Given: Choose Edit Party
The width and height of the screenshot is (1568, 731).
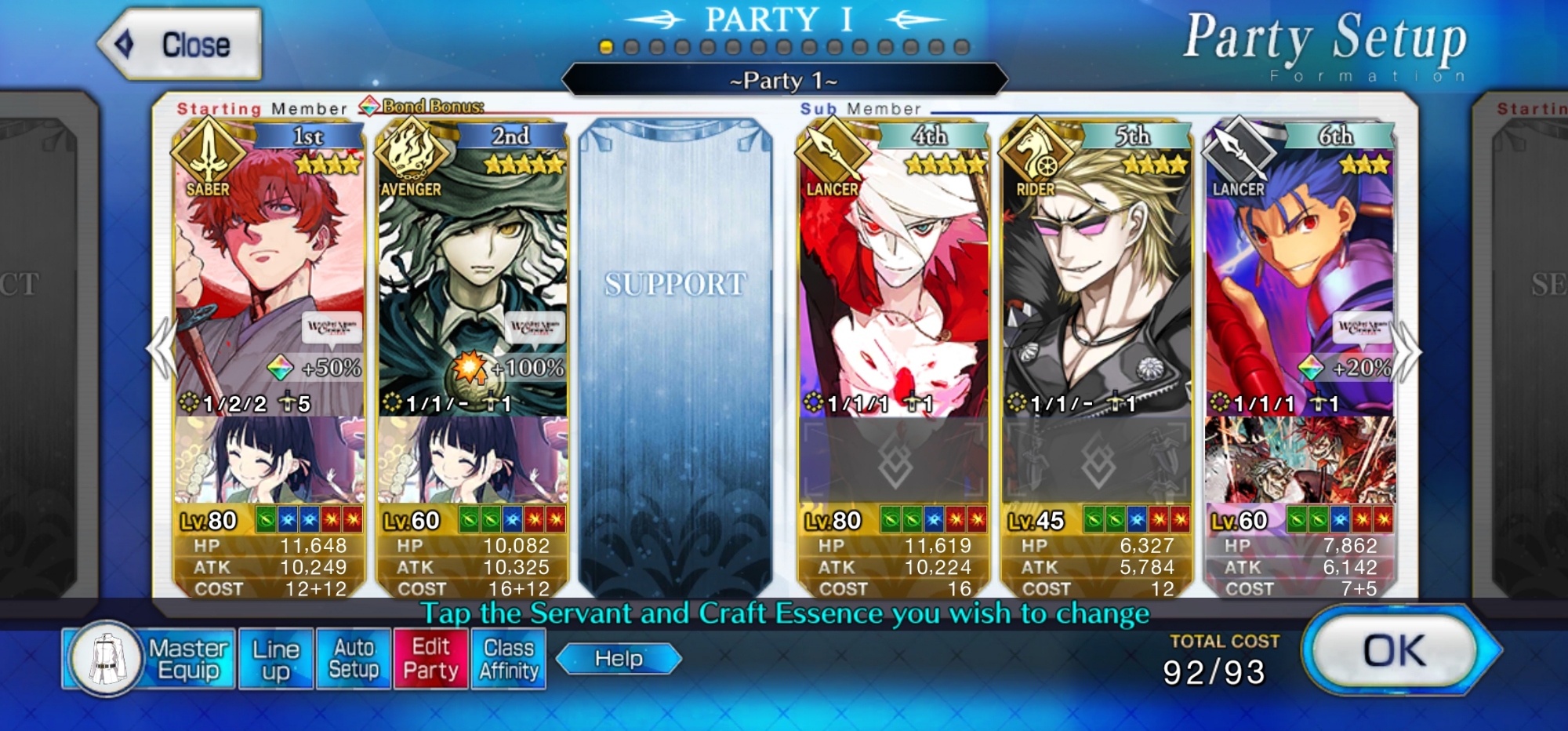Looking at the screenshot, I should click(430, 659).
